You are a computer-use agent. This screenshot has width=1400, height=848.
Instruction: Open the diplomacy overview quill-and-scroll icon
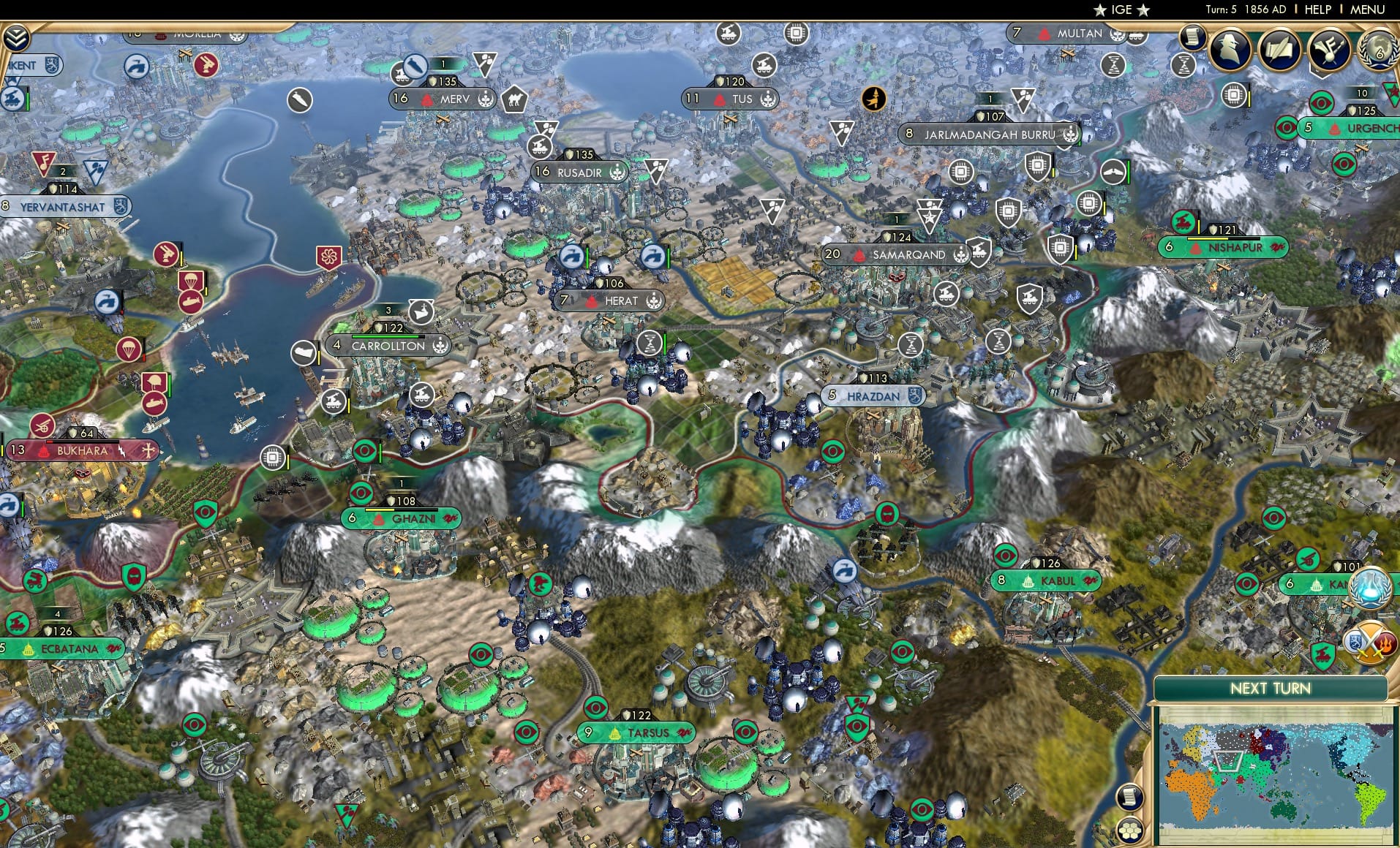[x=1279, y=50]
